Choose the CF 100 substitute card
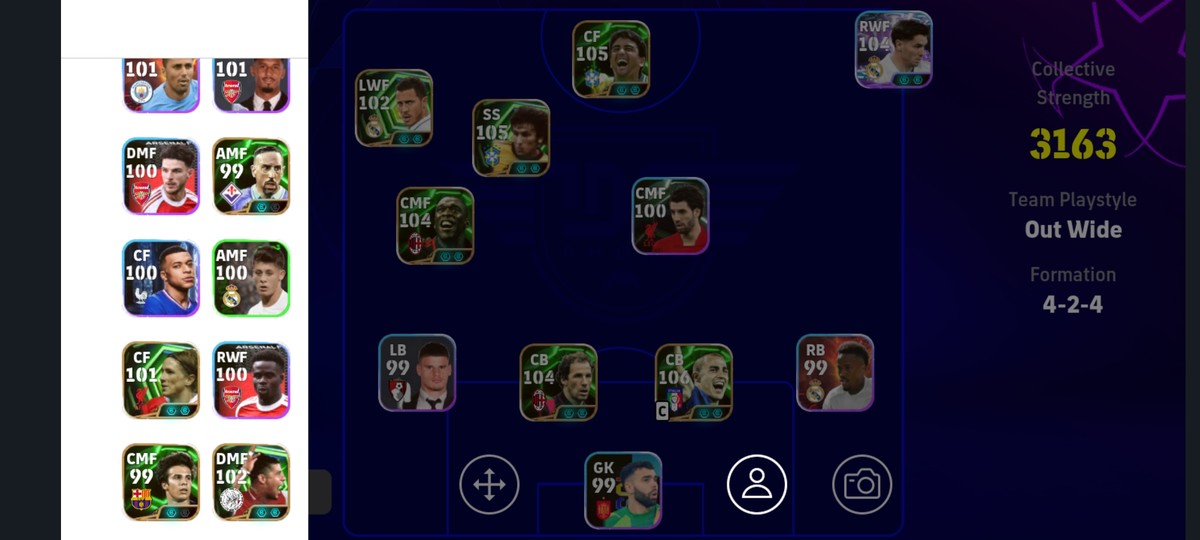1200x540 pixels. [161, 278]
